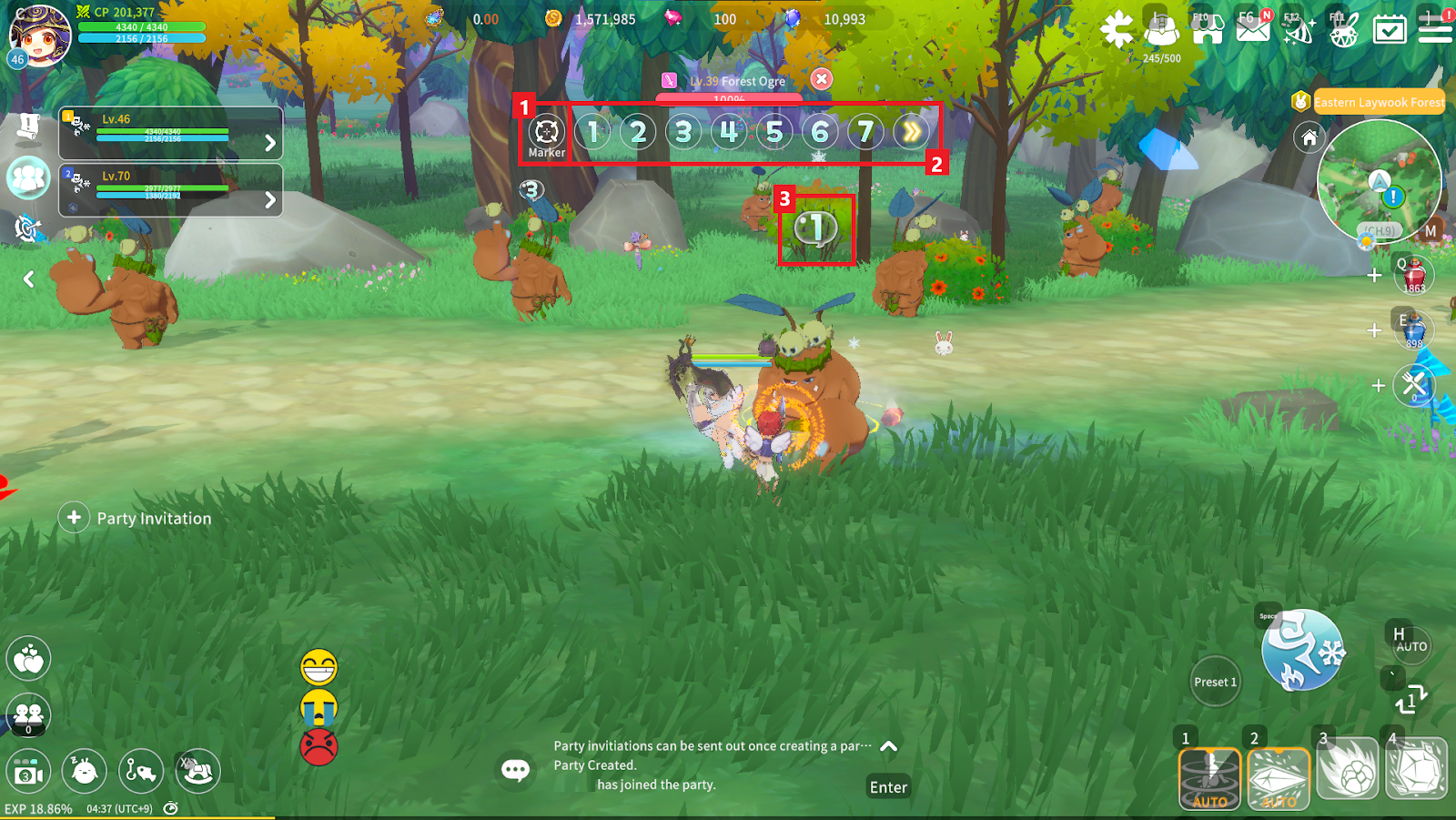1456x820 pixels.
Task: Click the home button beside the minimap
Action: coord(1309,138)
